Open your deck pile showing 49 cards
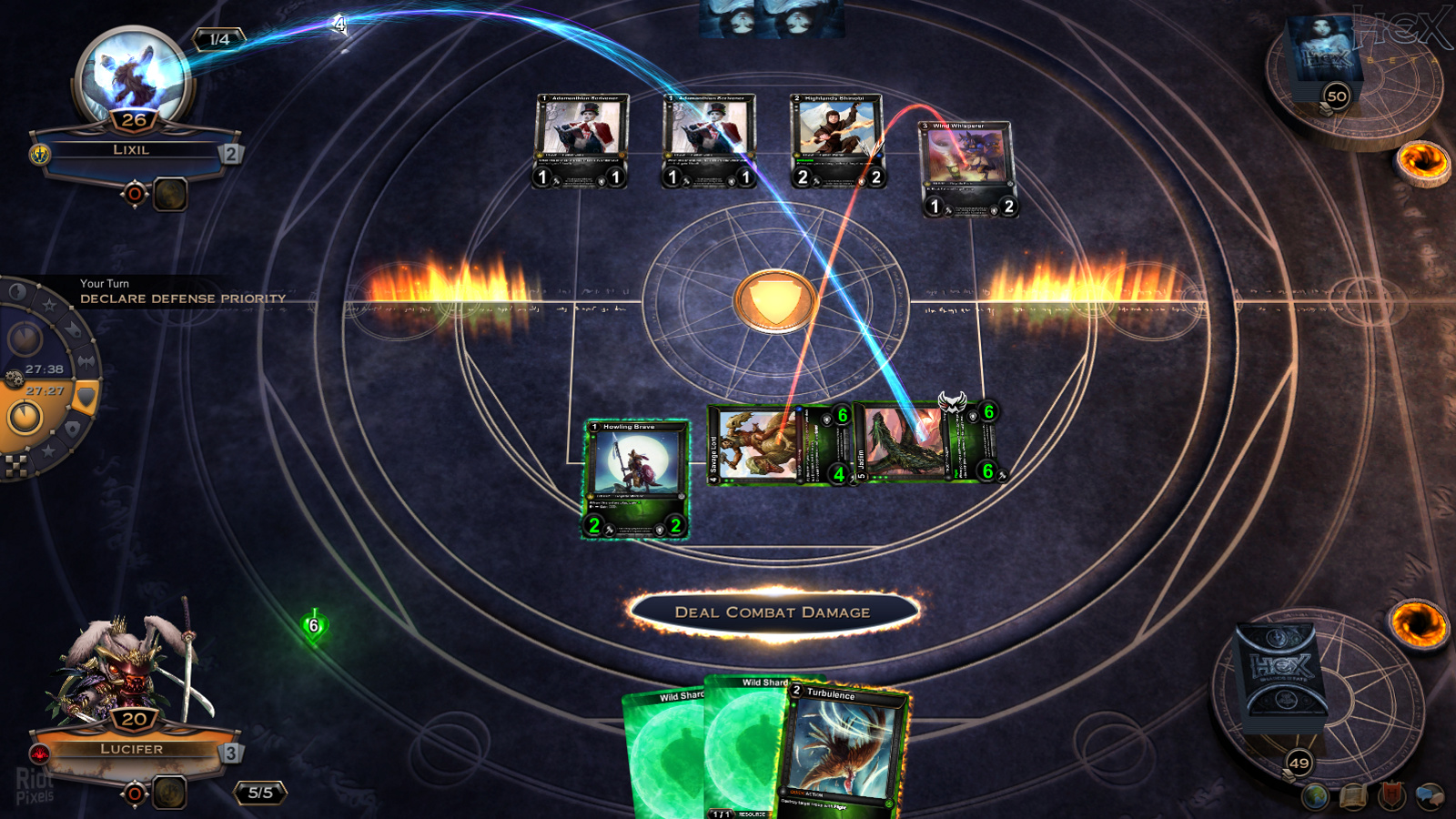1456x819 pixels. (x=1281, y=682)
